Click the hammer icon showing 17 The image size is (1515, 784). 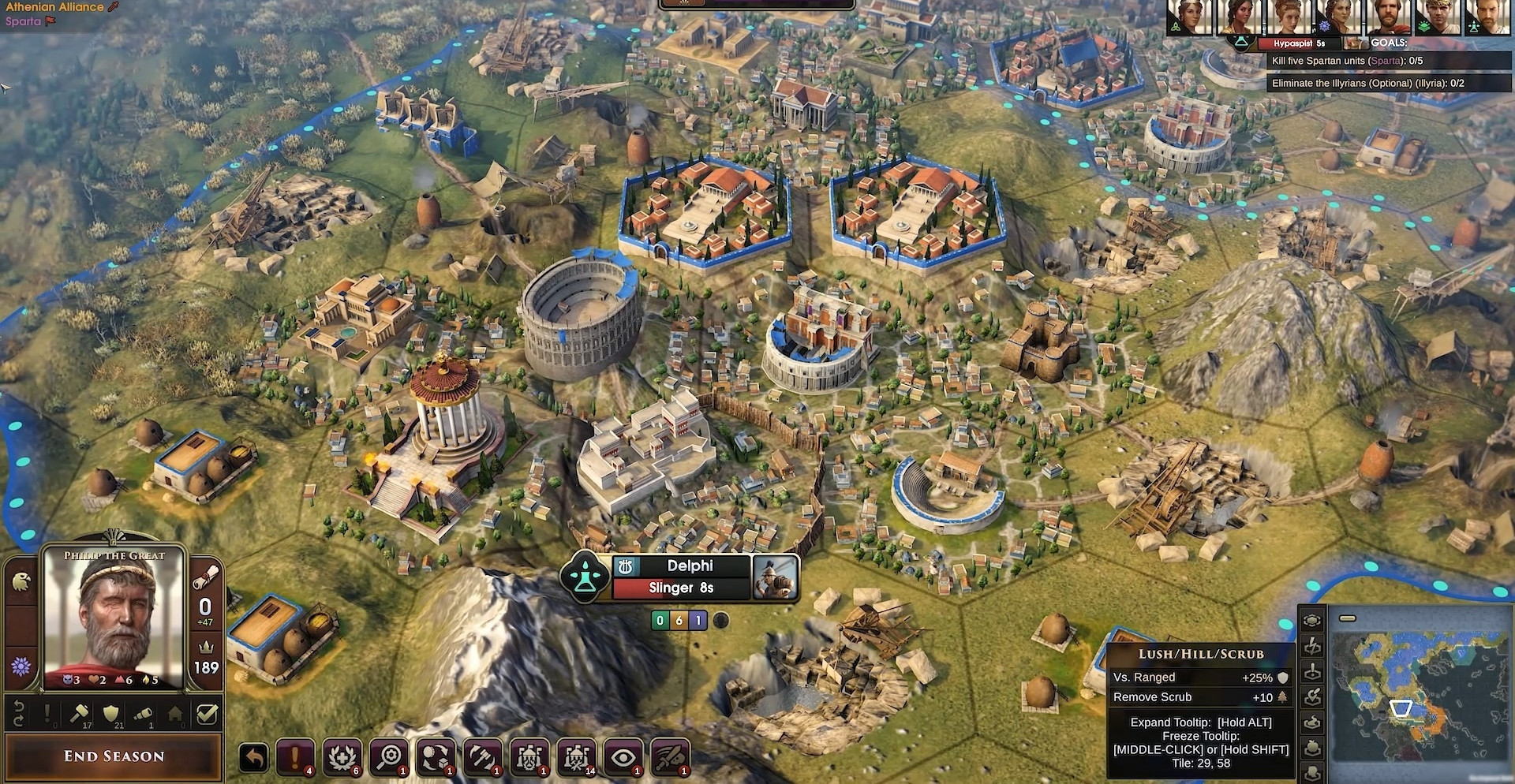tap(80, 715)
